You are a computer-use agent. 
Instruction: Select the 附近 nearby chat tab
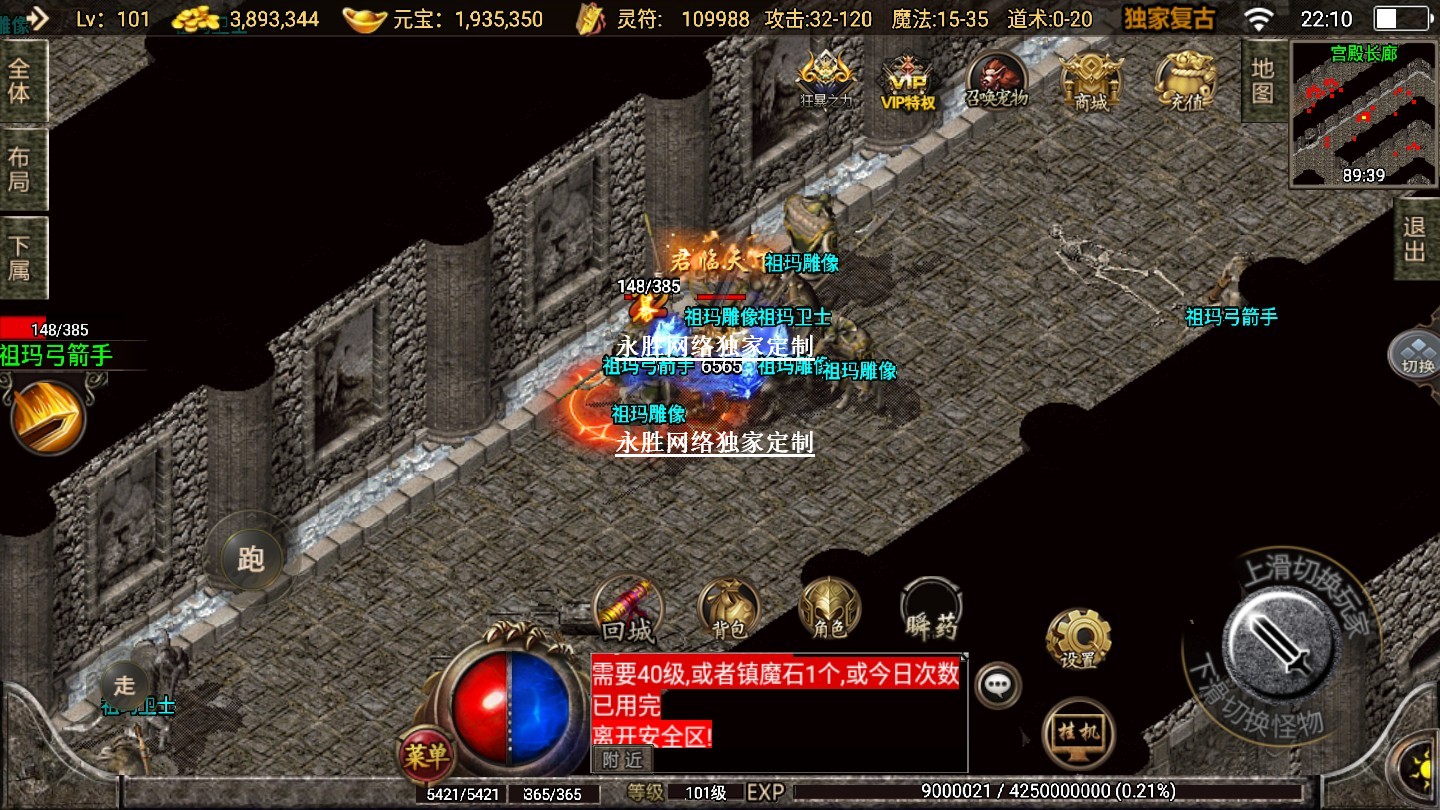tap(621, 760)
